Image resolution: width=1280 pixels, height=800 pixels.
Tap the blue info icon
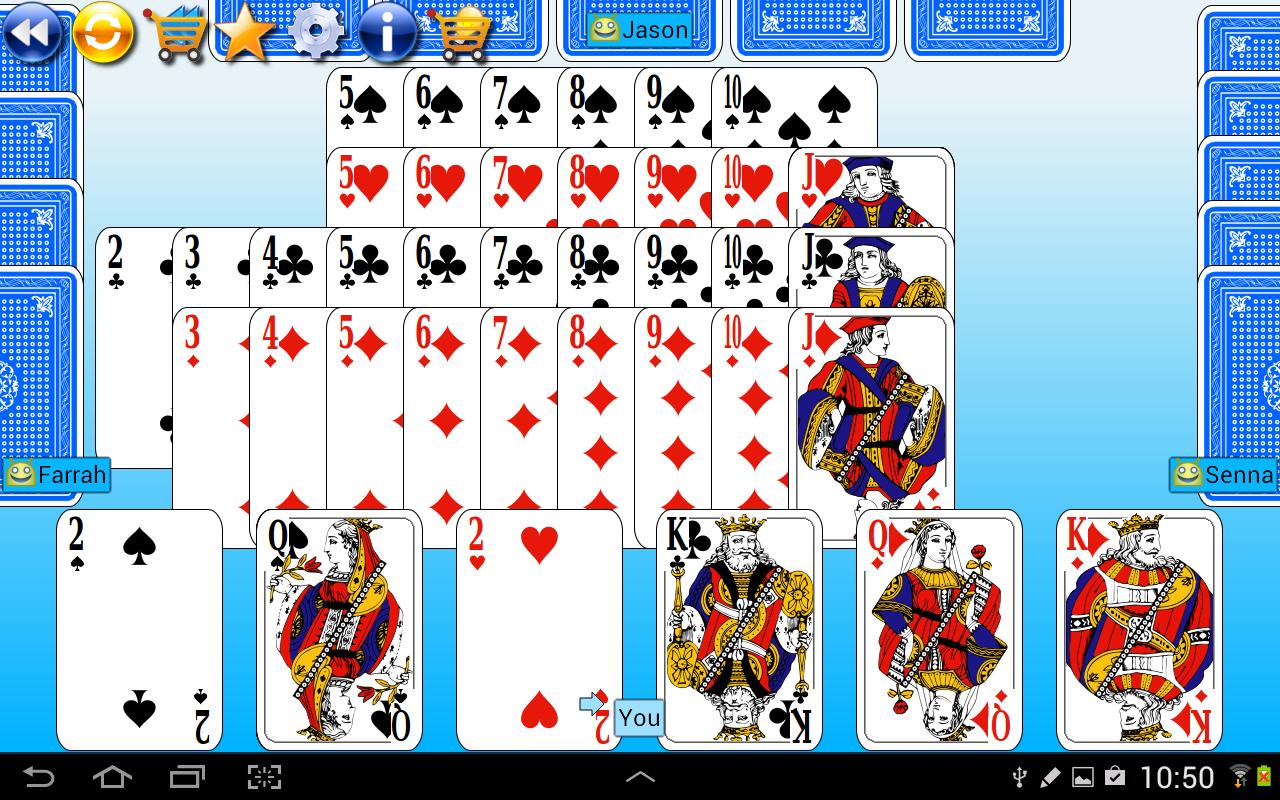[388, 33]
